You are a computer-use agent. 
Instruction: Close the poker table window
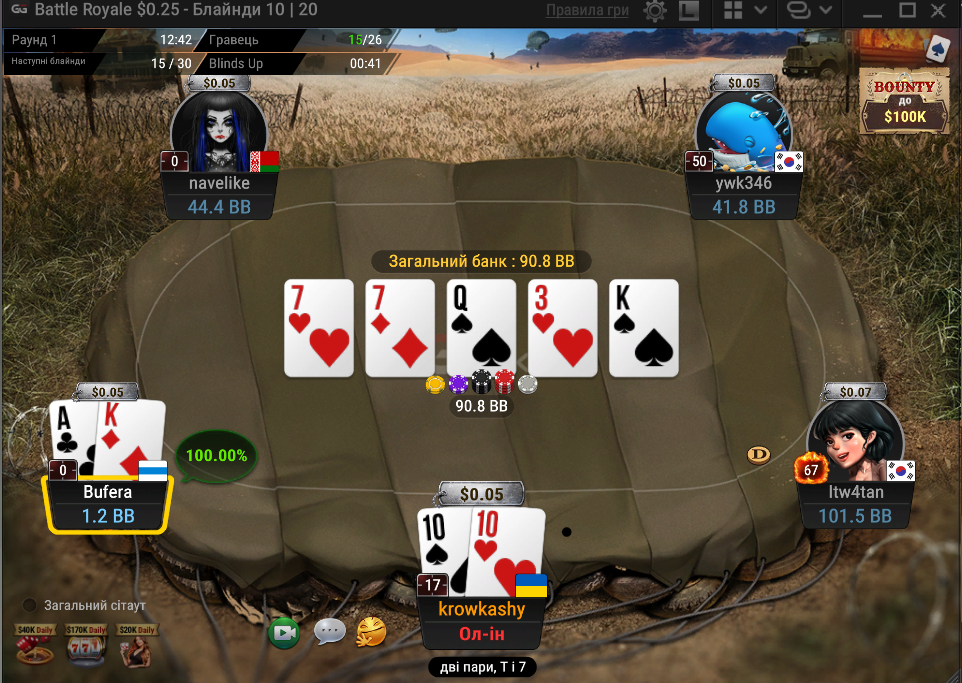940,11
